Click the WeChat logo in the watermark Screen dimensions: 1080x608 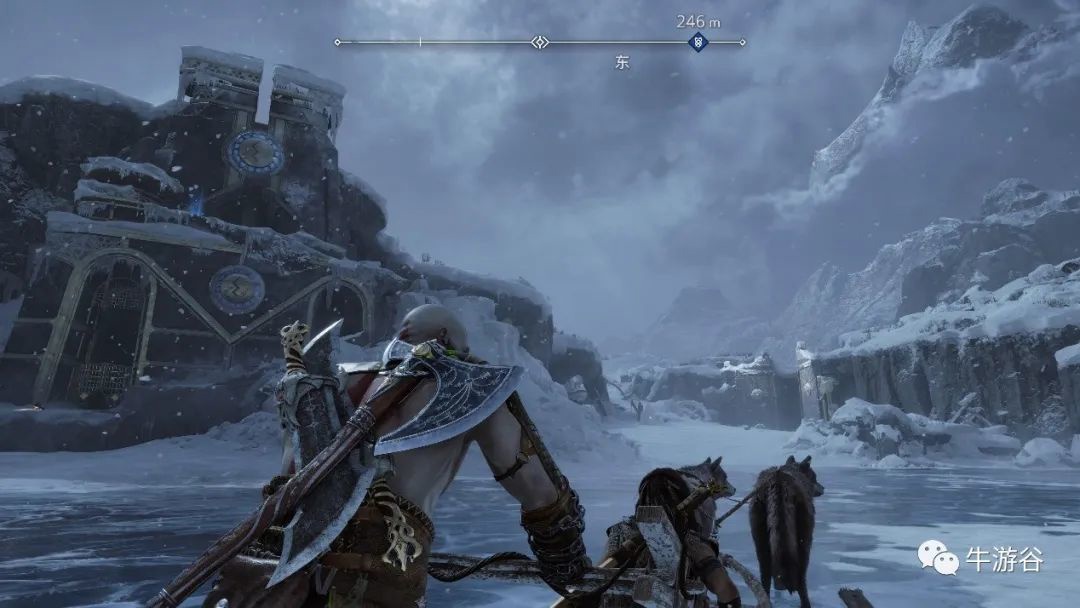937,558
